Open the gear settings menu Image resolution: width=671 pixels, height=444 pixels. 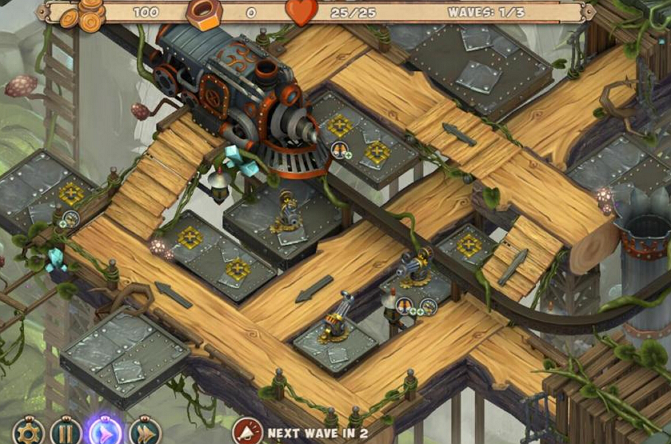26,433
